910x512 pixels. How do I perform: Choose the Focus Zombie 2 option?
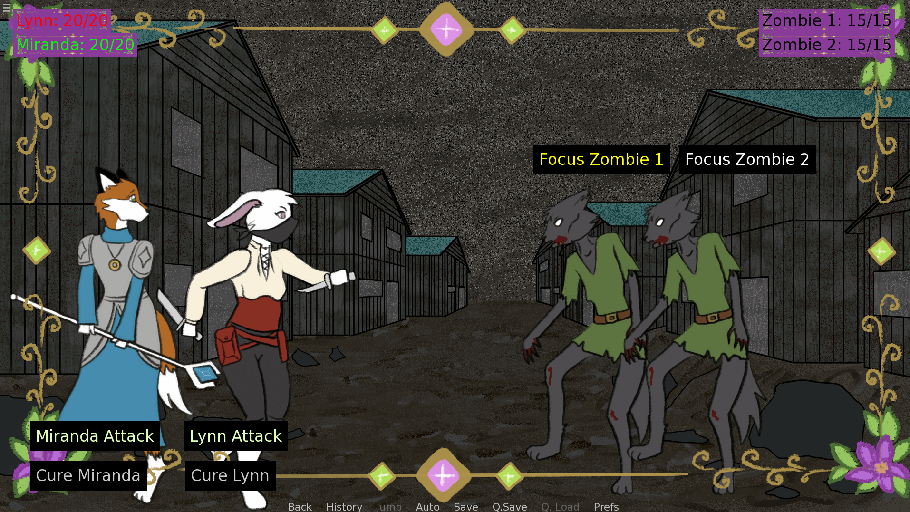point(747,159)
